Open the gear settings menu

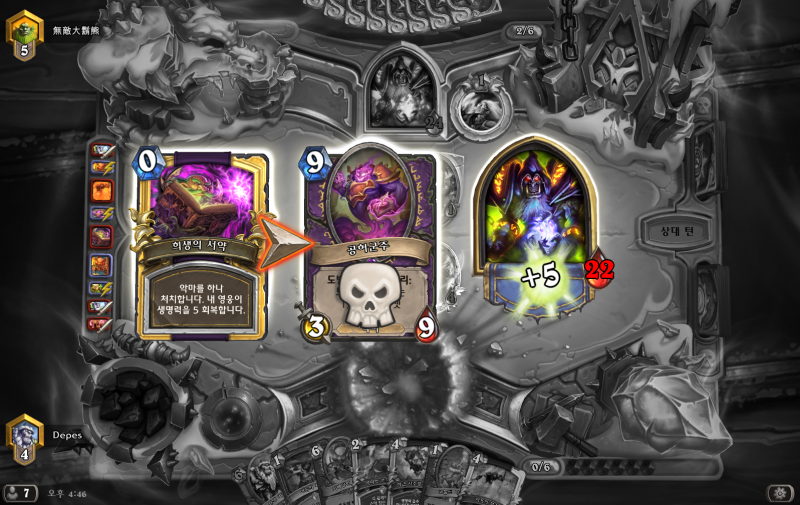pos(778,493)
